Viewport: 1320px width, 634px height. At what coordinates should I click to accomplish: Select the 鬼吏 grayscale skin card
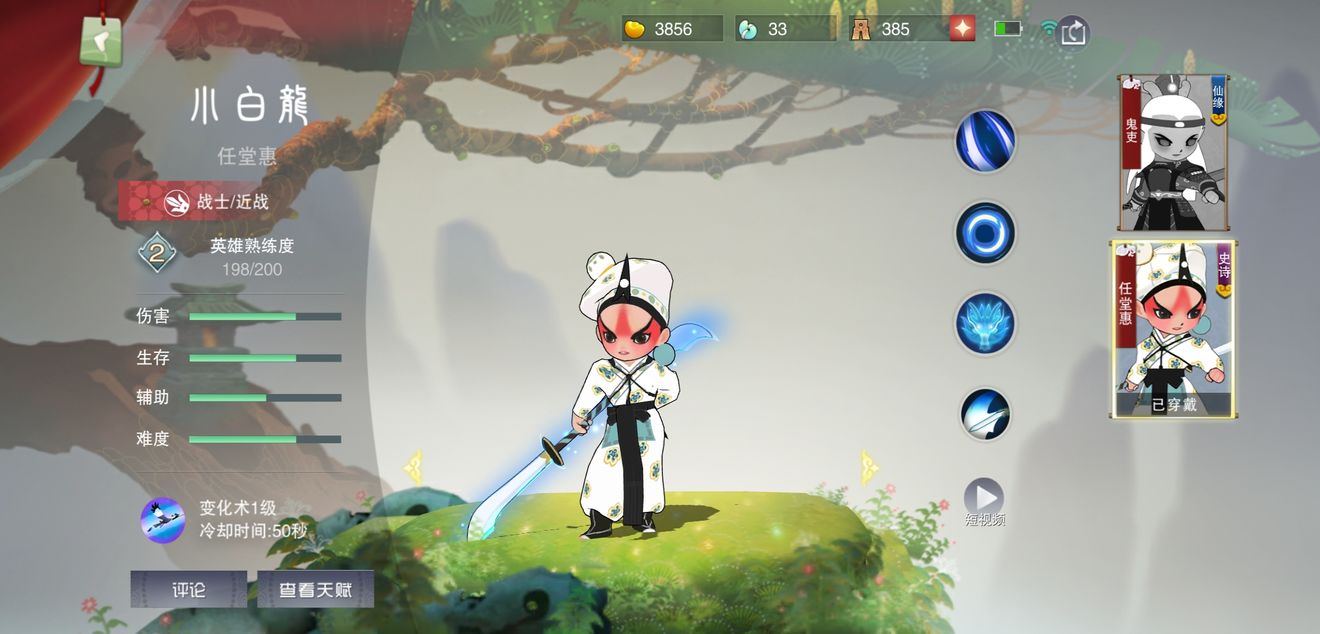1173,153
